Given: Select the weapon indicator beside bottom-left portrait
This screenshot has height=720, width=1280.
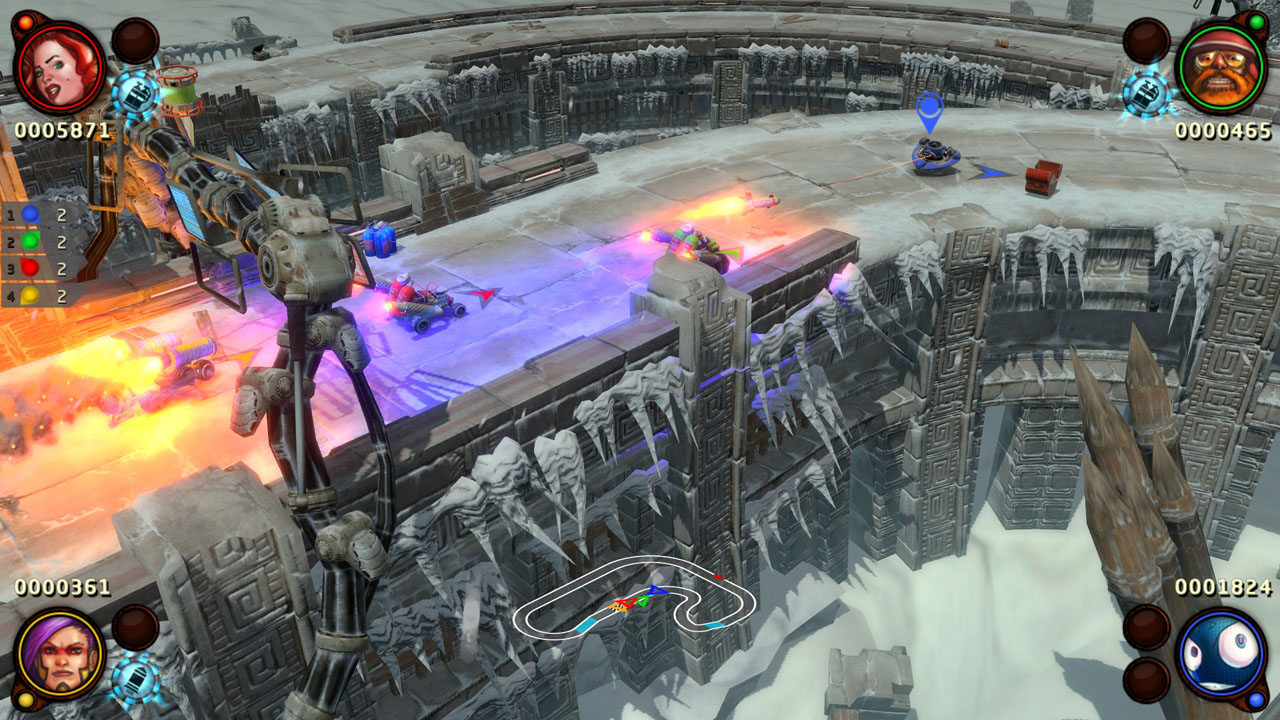Looking at the screenshot, I should coord(135,680).
